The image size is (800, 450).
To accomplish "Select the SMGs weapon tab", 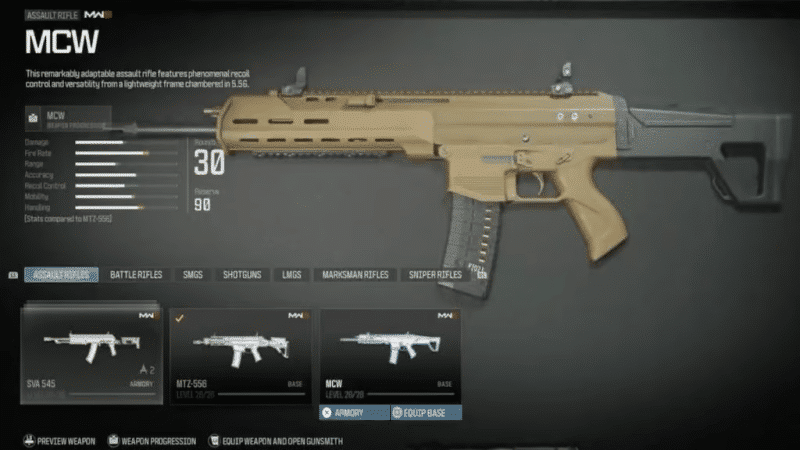I will [x=192, y=274].
